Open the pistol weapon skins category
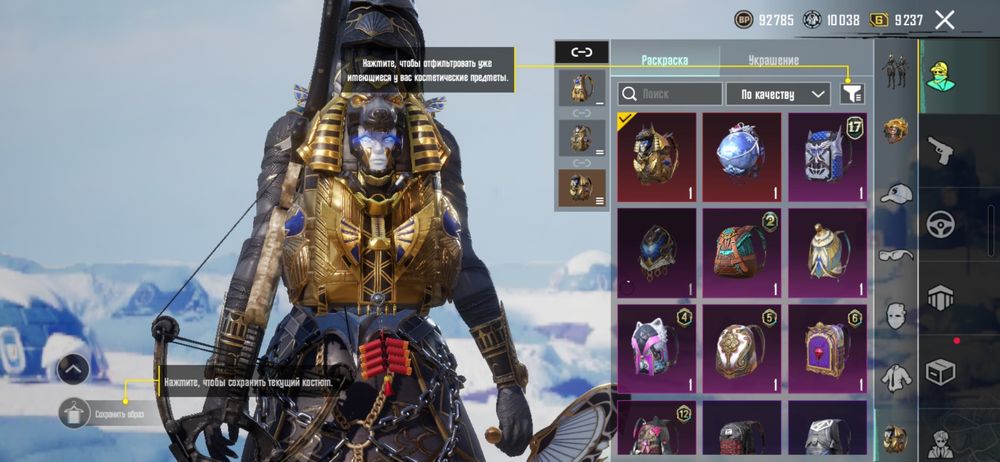 [x=940, y=151]
